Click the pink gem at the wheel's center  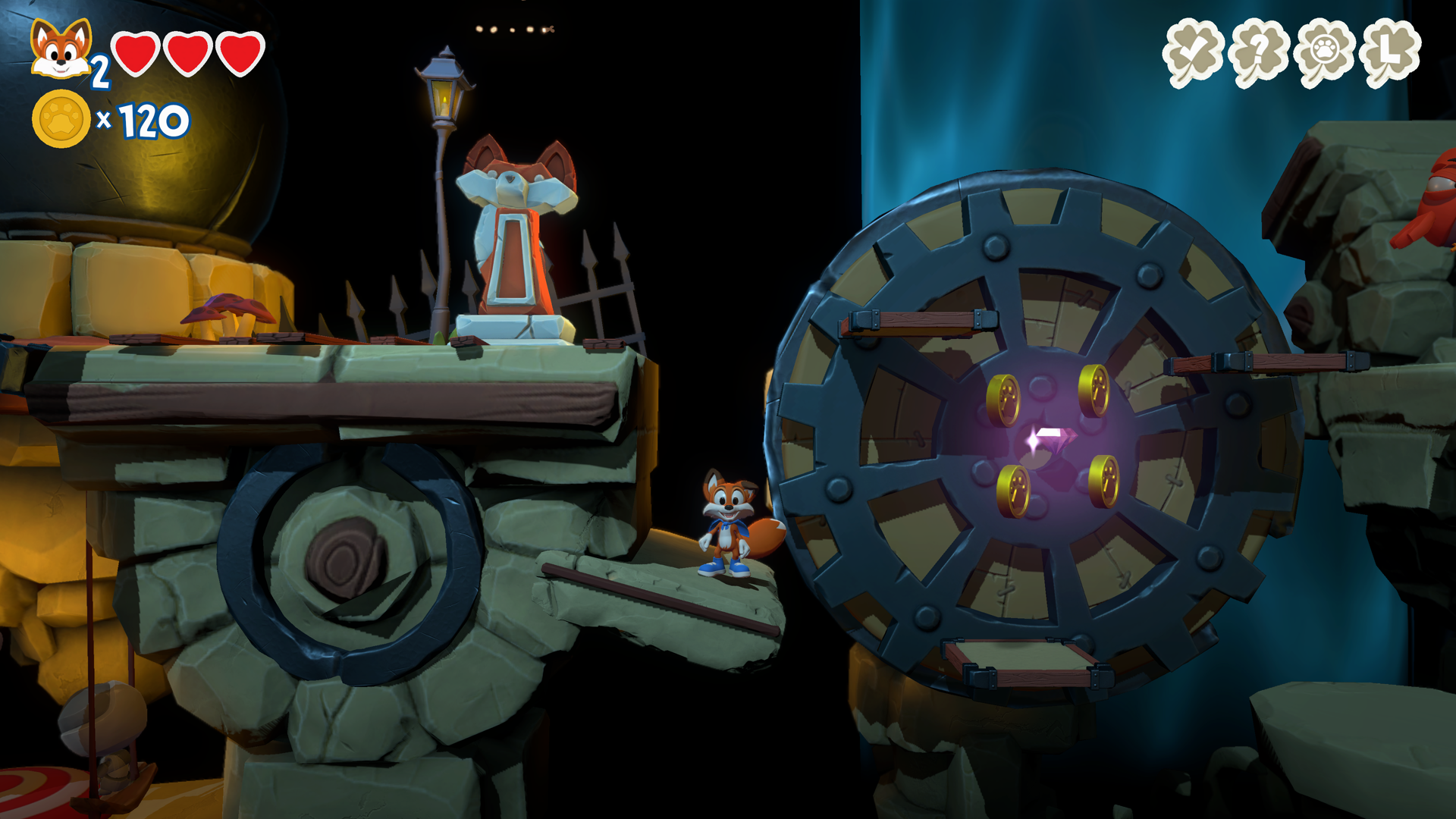coord(1054,438)
